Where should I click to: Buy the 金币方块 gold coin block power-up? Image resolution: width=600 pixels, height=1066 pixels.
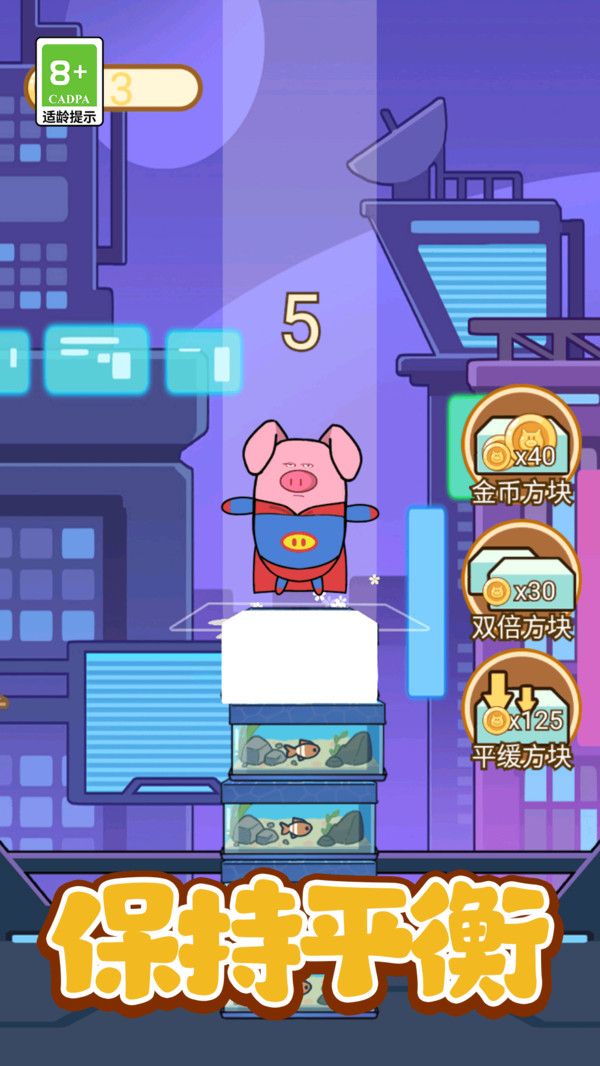tap(520, 445)
